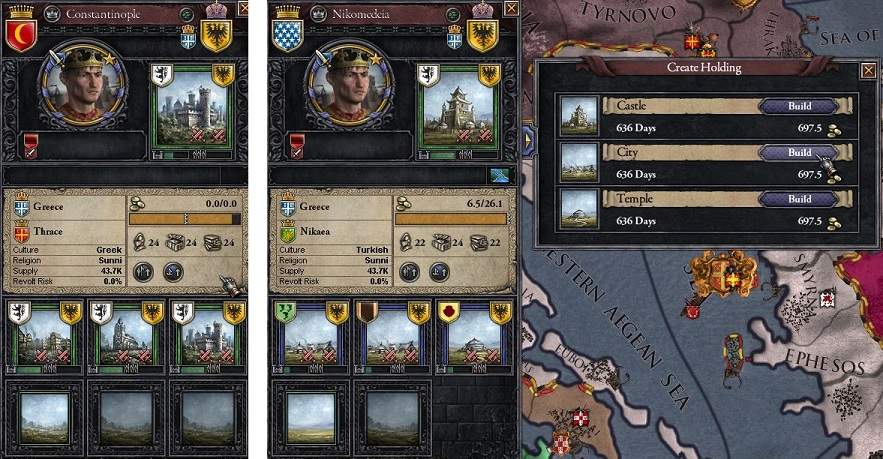The image size is (883, 459).
Task: Open the Nikaea title shield
Action: [287, 234]
